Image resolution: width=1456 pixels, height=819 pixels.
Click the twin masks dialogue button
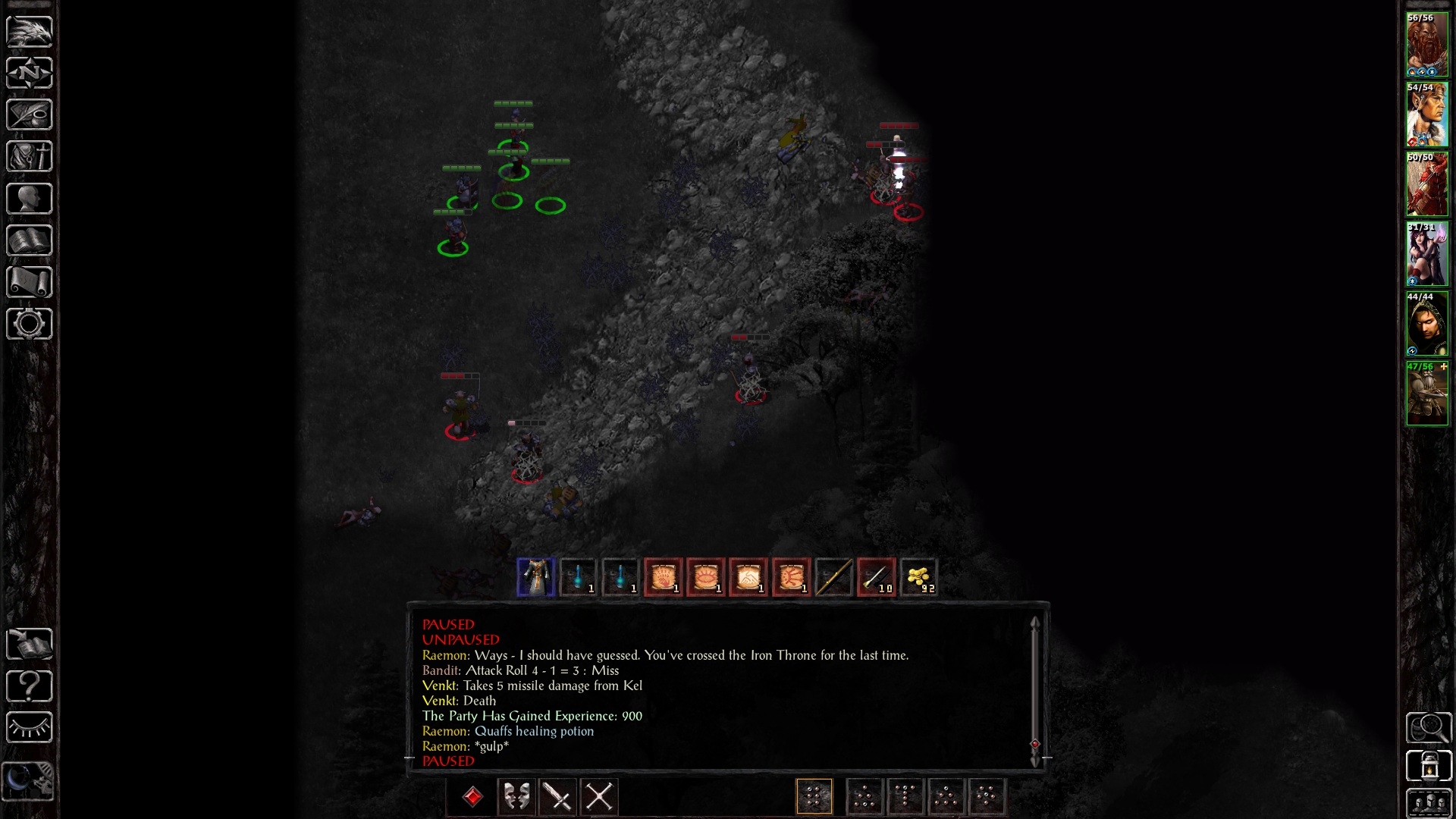pos(516,797)
